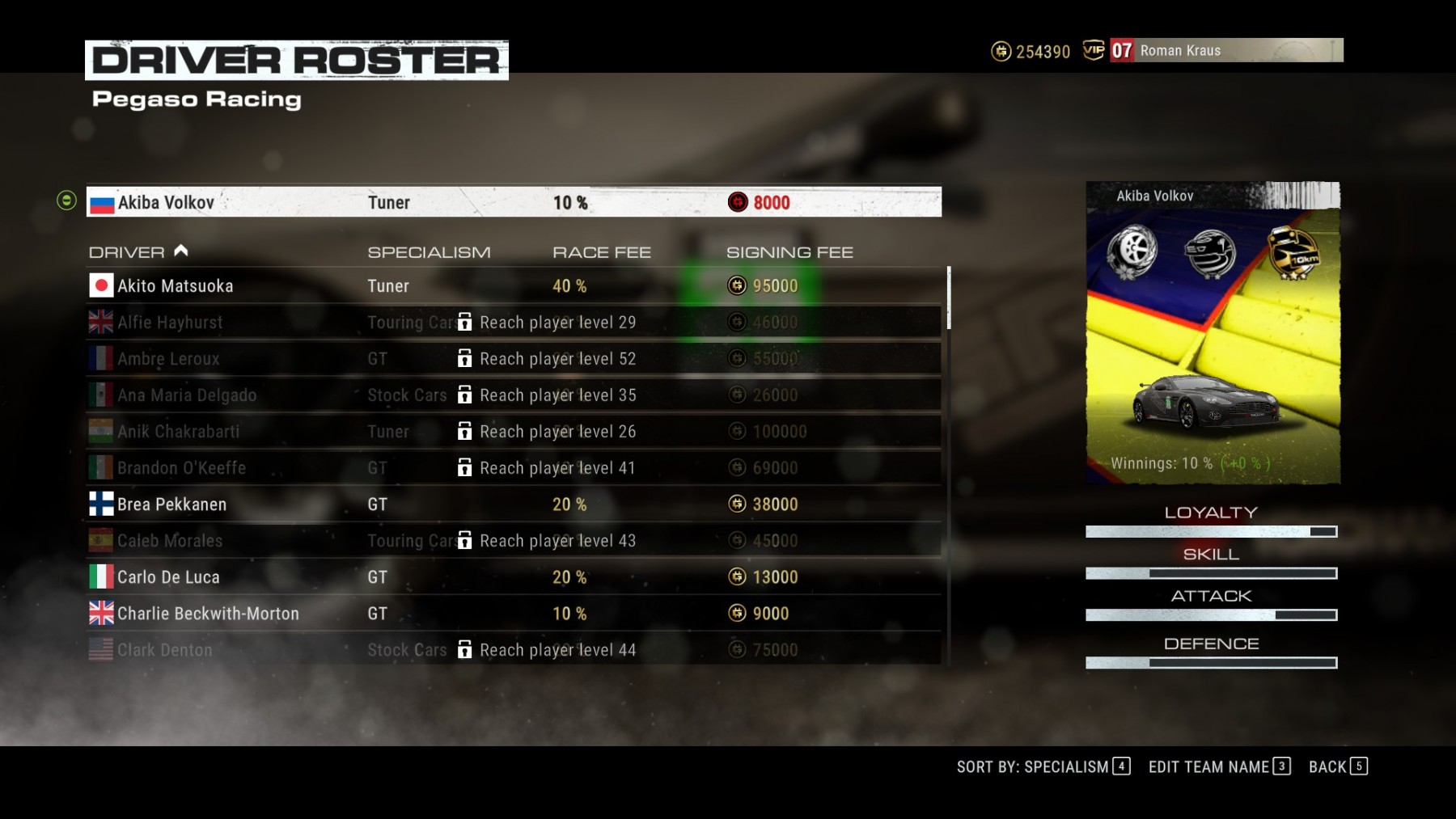Select Charlie Beckwith-Morton
The image size is (1456, 819).
(513, 614)
